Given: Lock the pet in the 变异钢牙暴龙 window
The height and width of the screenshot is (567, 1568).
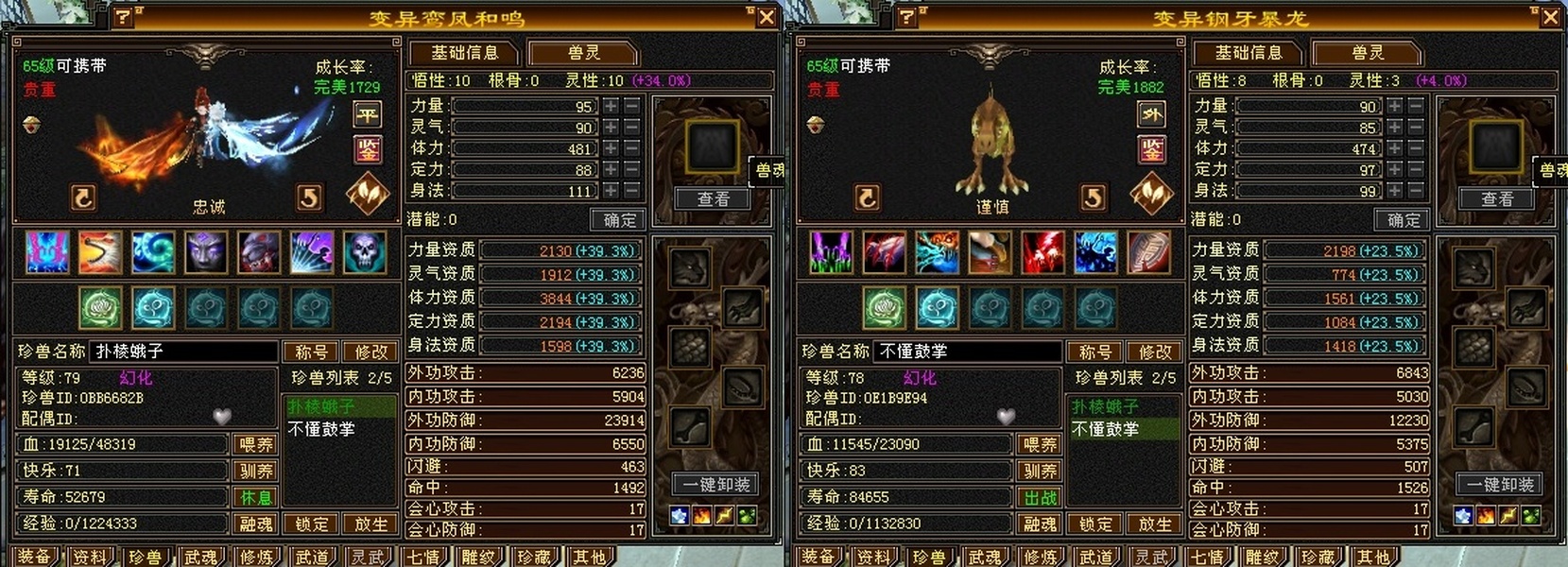Looking at the screenshot, I should coord(1096,524).
